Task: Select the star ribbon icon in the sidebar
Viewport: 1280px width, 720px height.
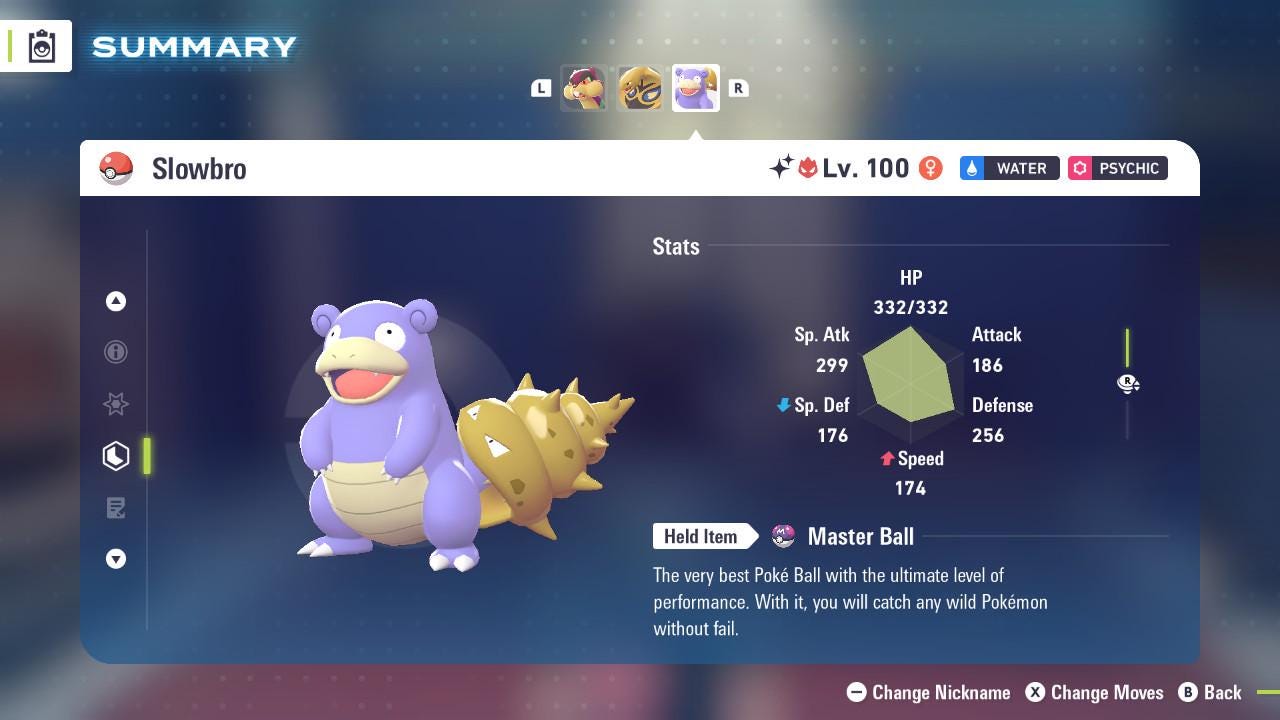Action: coord(116,404)
